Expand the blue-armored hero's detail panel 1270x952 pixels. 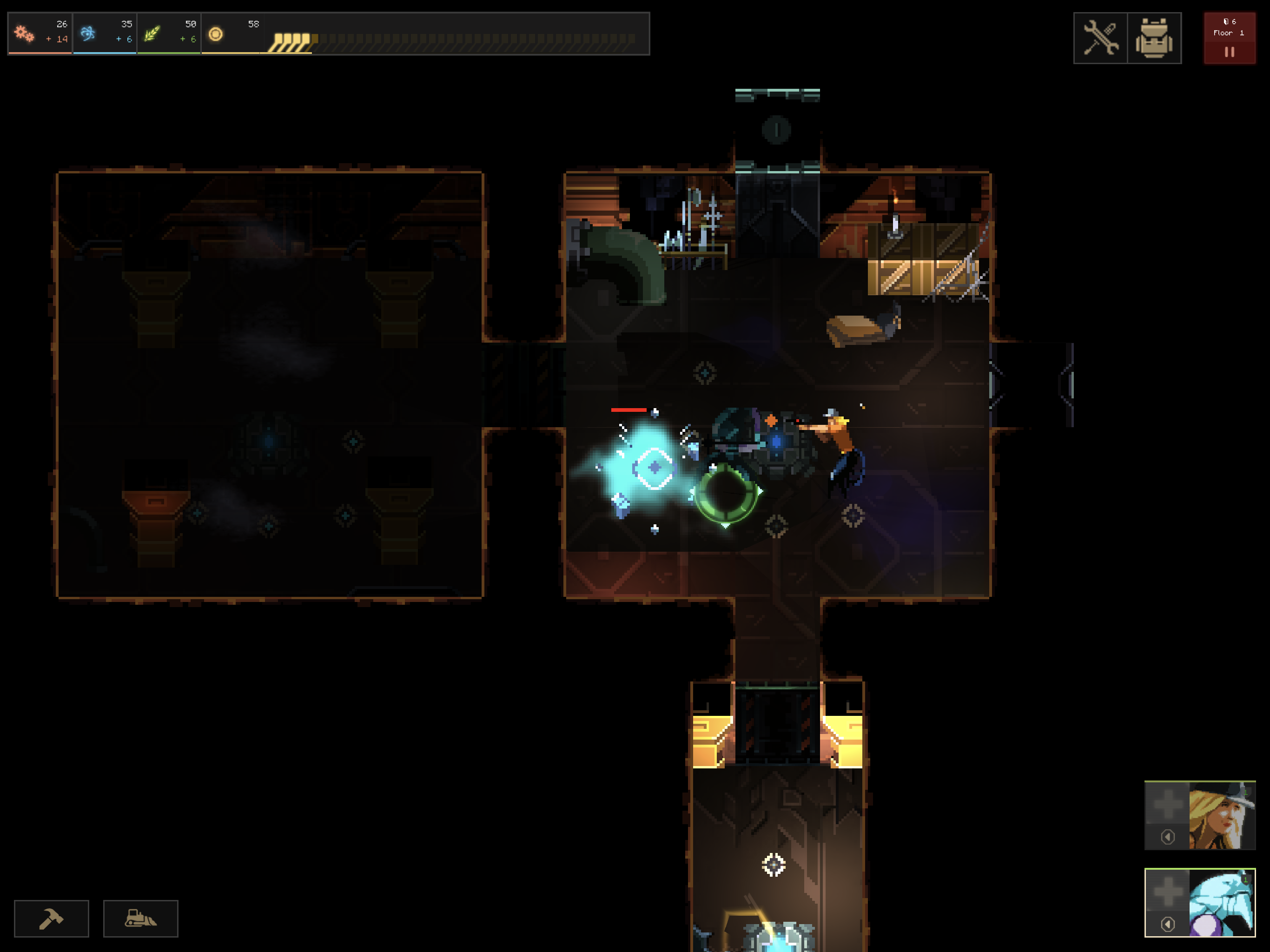(x=1168, y=925)
